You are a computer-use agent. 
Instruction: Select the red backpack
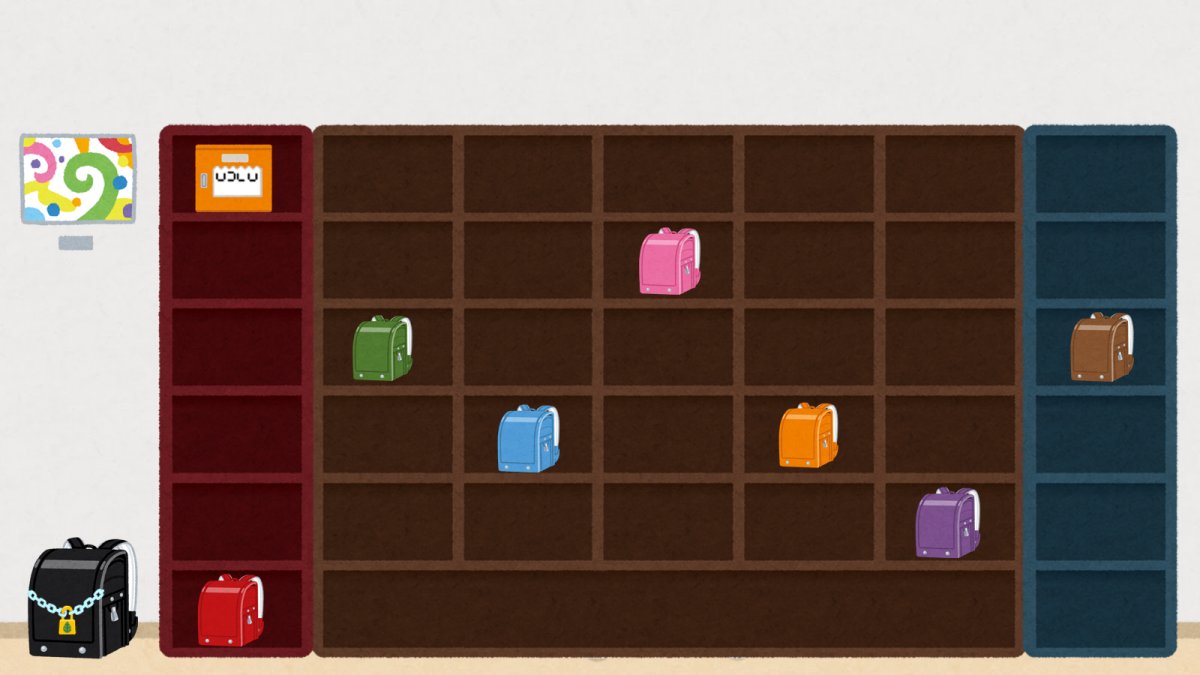point(230,610)
